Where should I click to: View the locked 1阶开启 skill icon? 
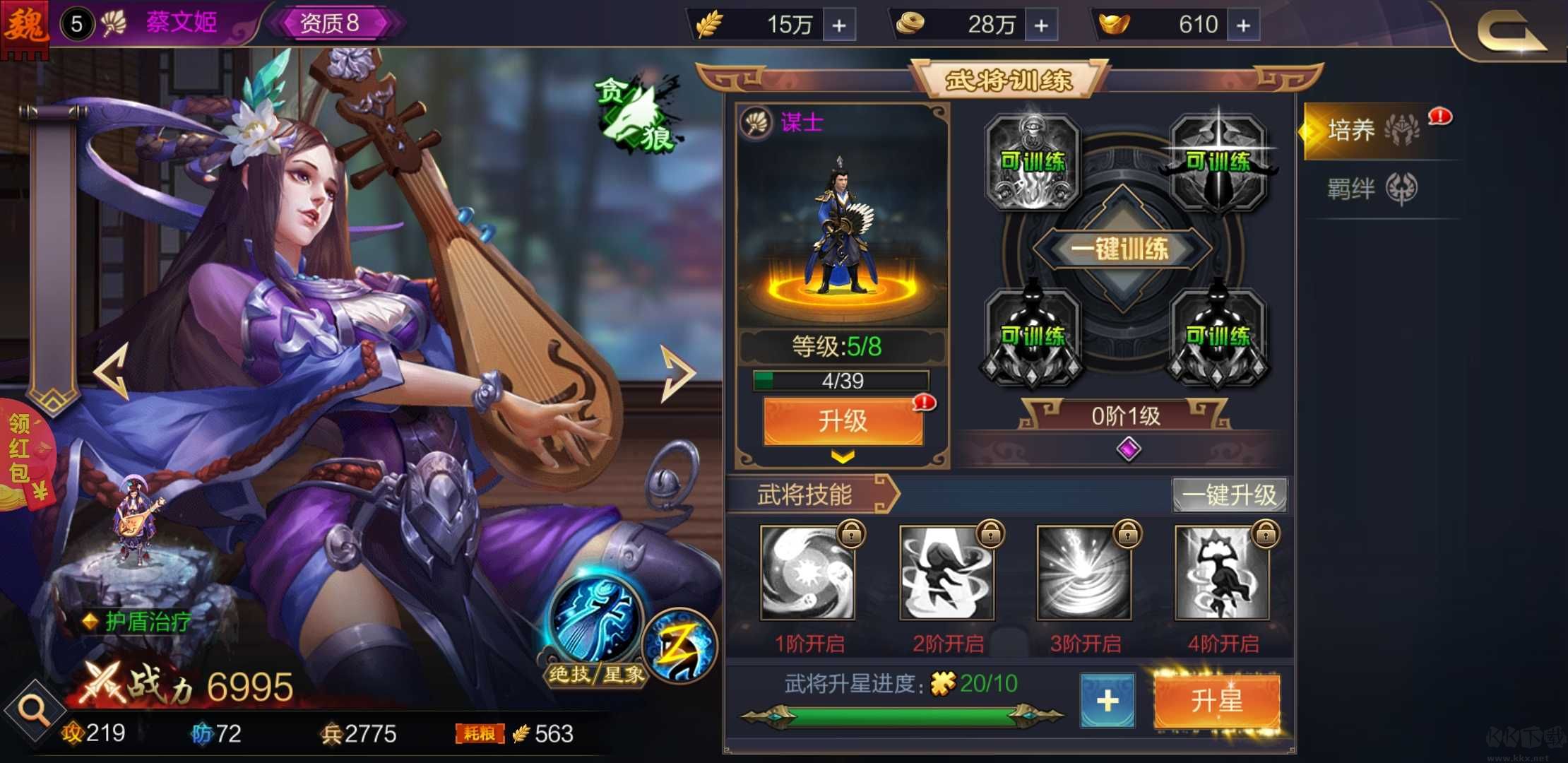tap(807, 574)
